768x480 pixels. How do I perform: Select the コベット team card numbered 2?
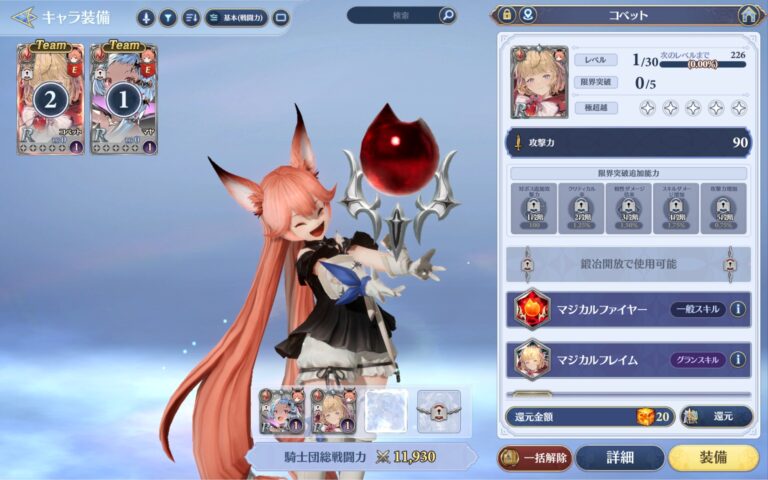pos(50,98)
